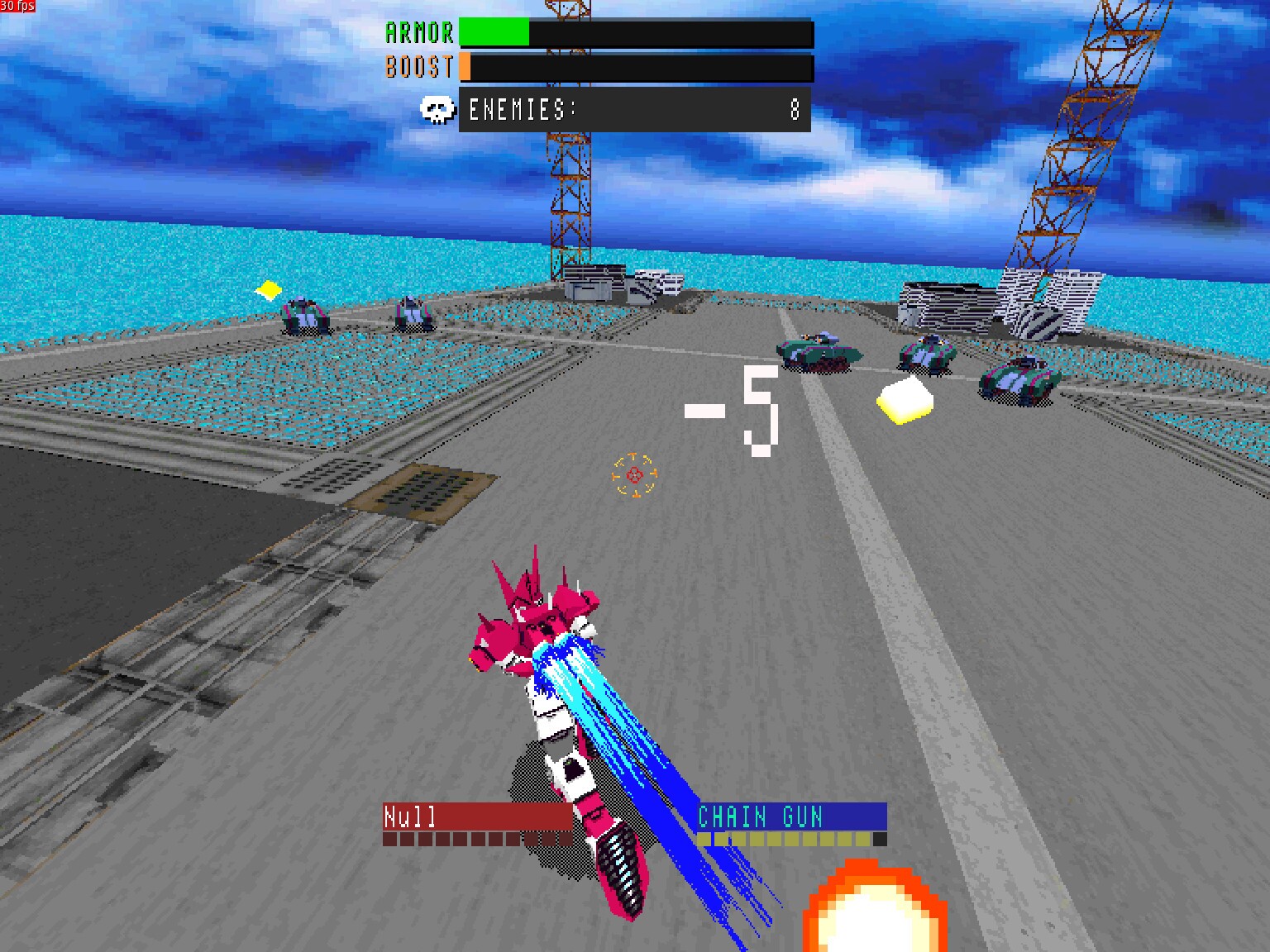Click the targeting reticle crosshair
This screenshot has height=952, width=1270.
(x=633, y=475)
